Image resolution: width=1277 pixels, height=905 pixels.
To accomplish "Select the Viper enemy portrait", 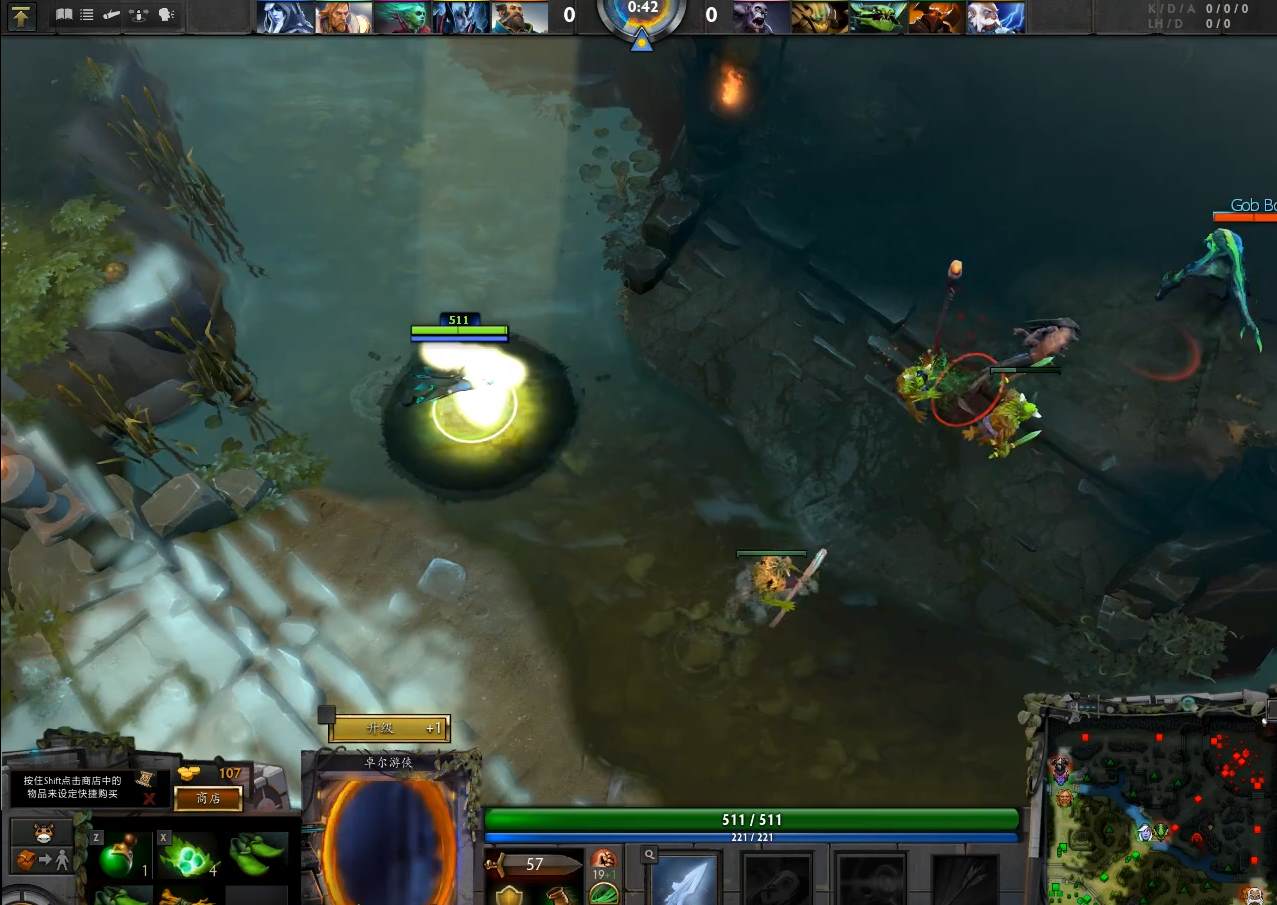I will [878, 17].
